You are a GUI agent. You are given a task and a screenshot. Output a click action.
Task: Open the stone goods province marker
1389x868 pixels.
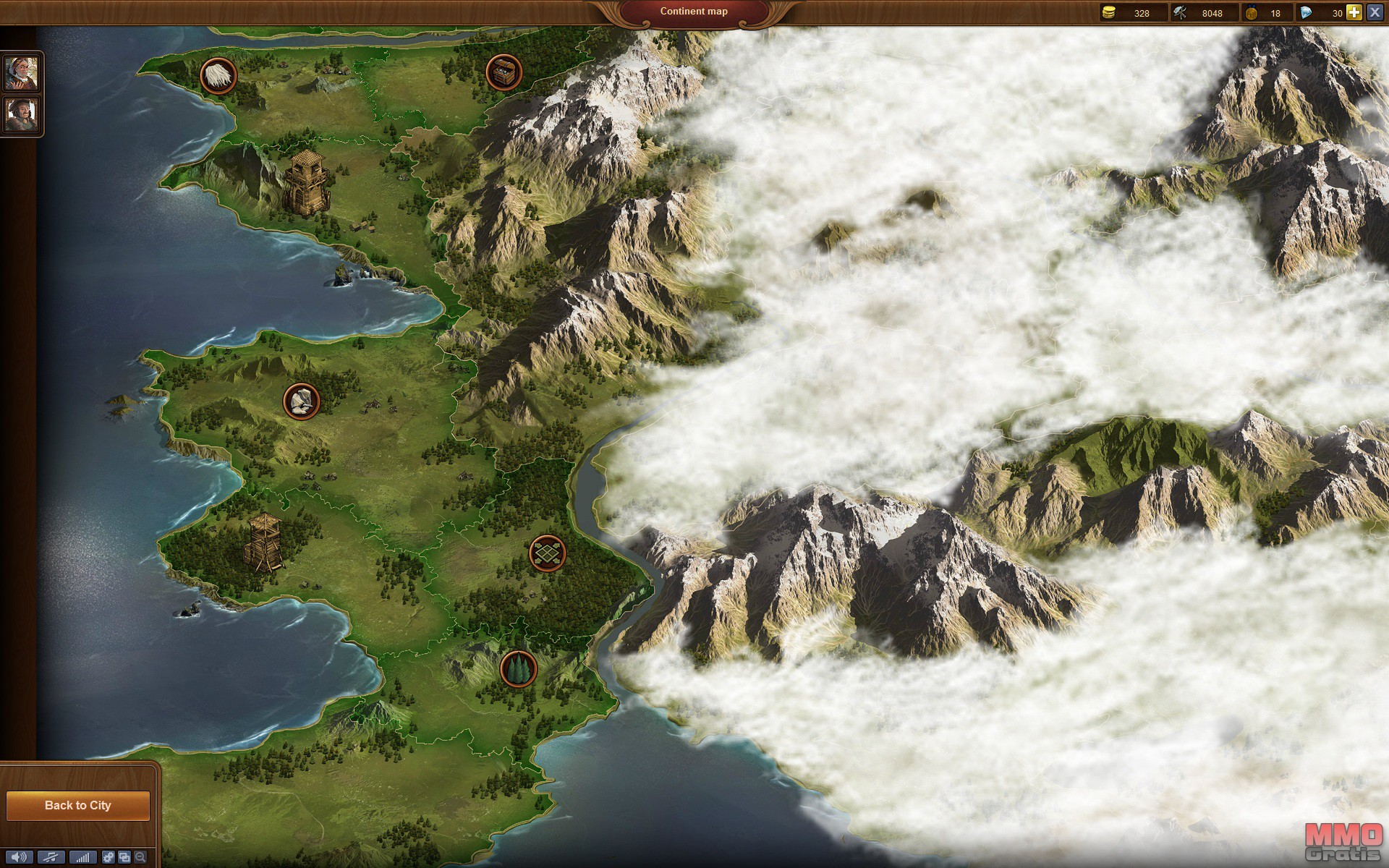pyautogui.click(x=302, y=401)
